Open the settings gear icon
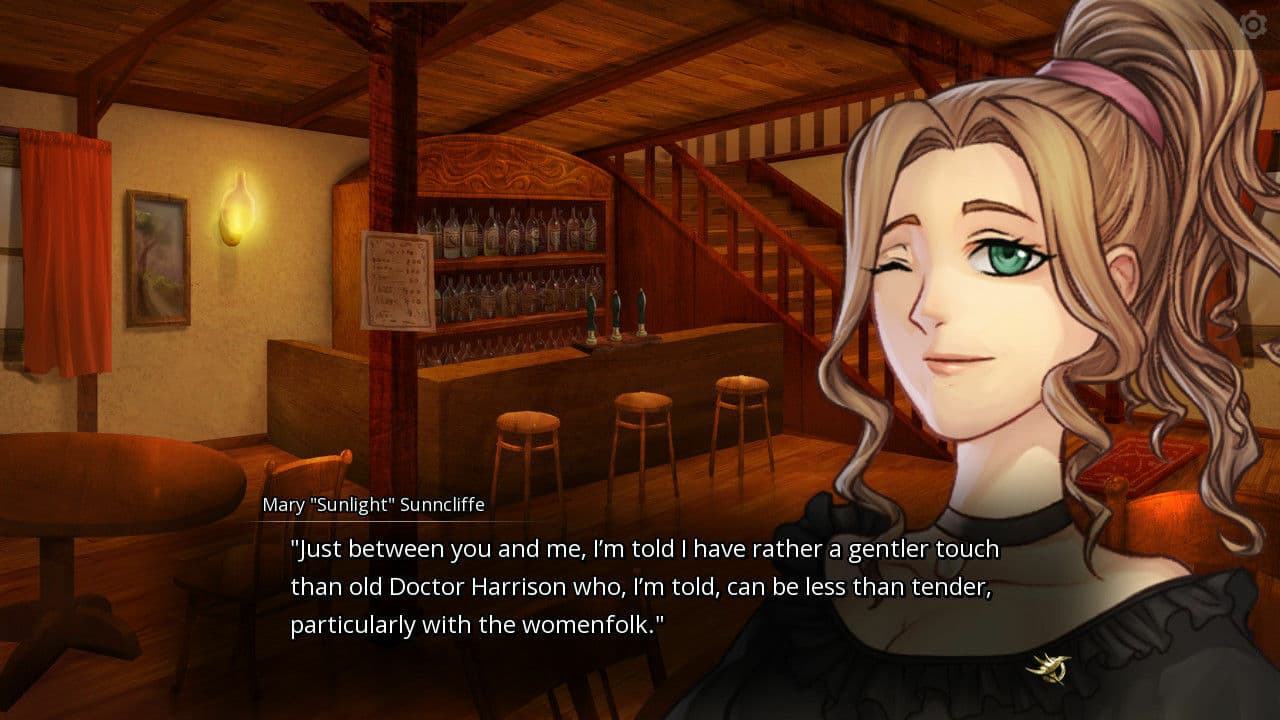 click(x=1255, y=23)
